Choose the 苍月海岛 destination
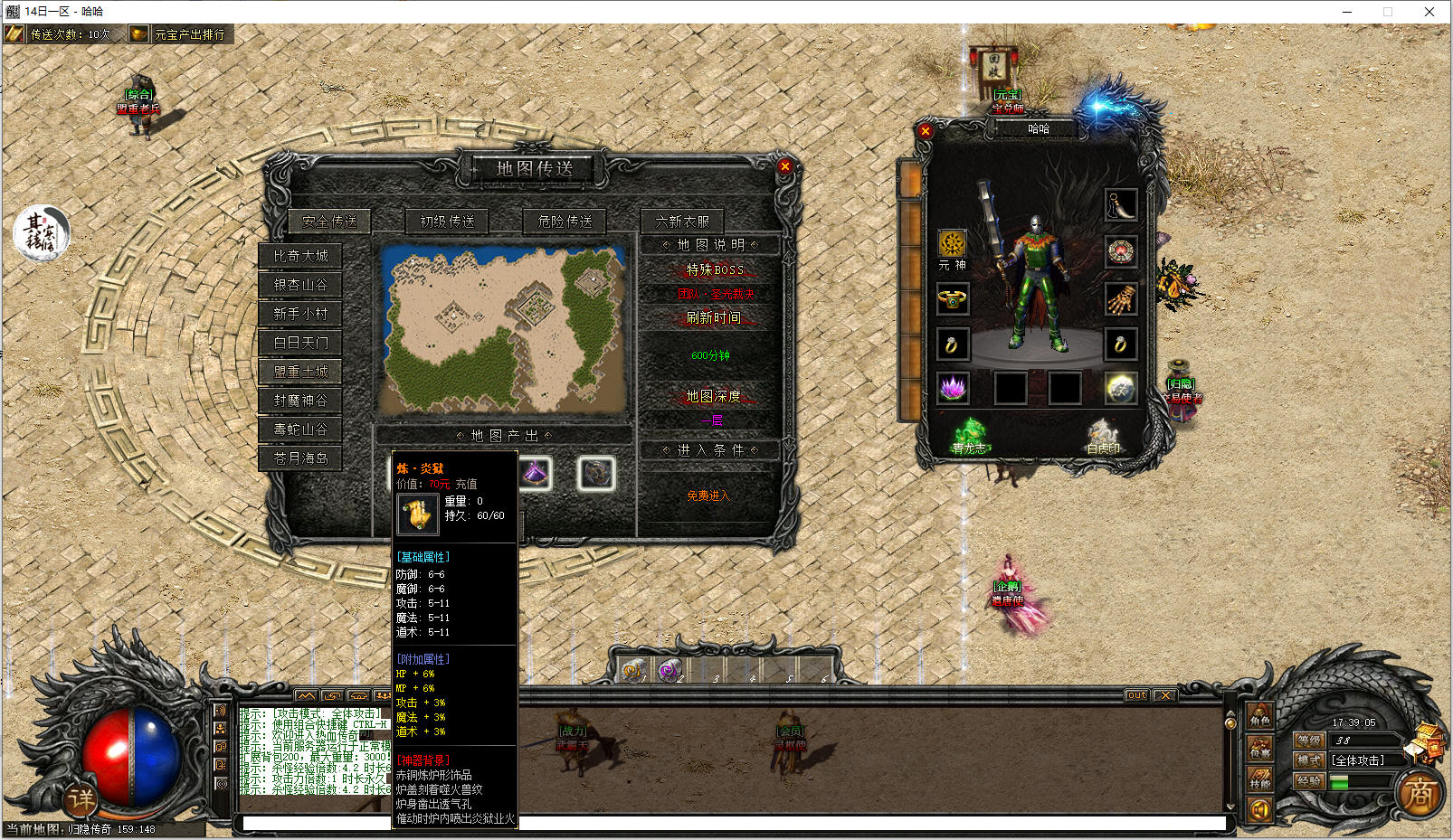1453x840 pixels. point(301,458)
